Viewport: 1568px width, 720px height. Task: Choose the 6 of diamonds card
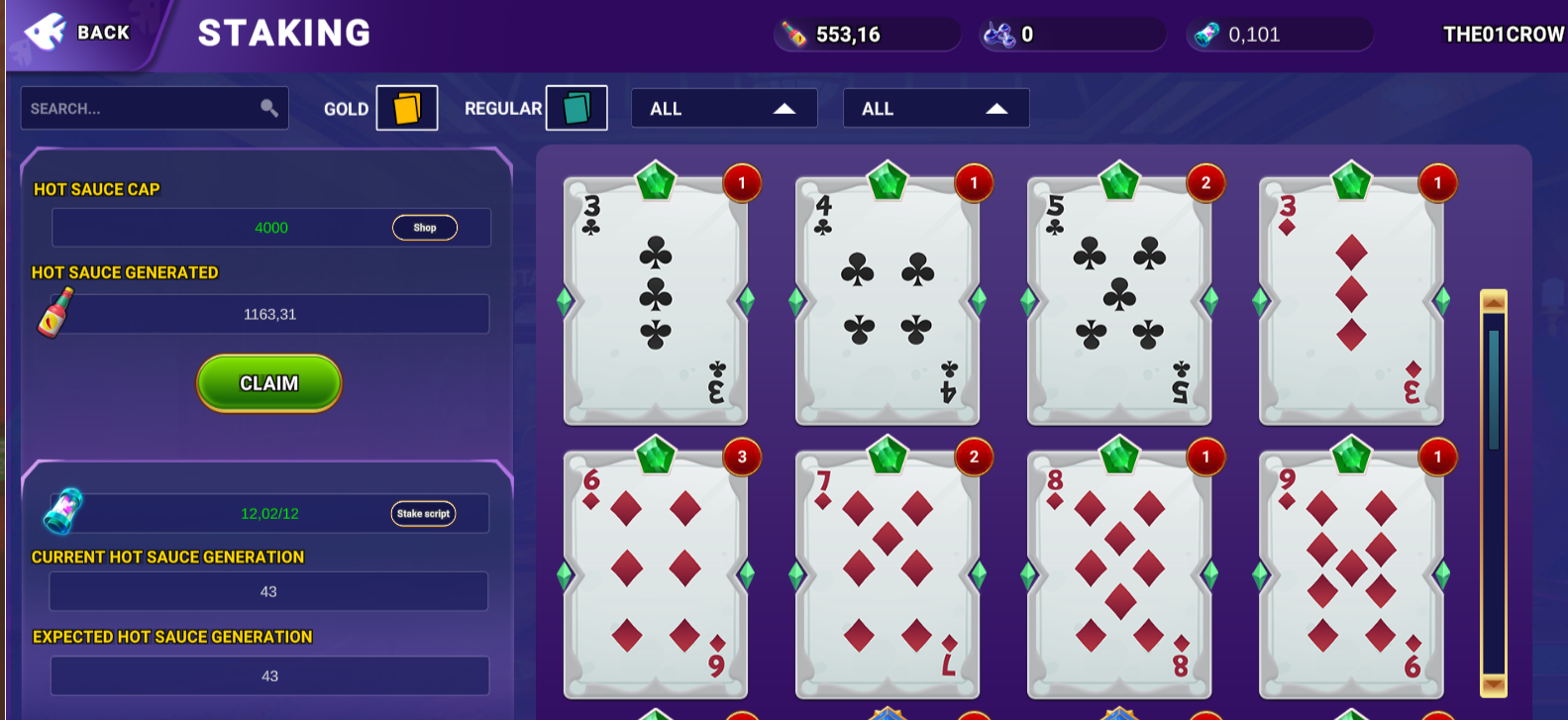coord(656,574)
